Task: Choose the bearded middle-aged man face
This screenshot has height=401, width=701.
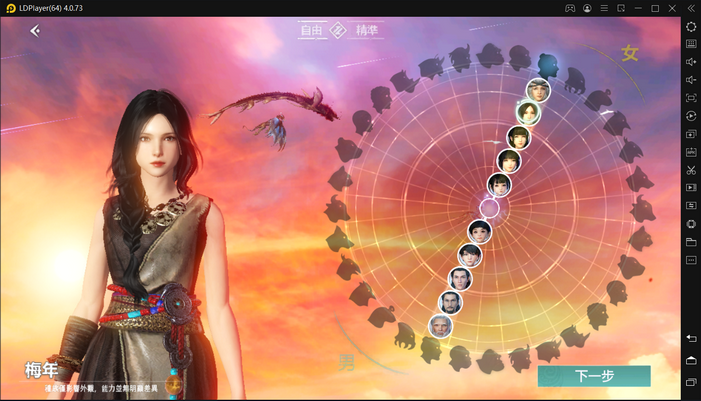Action: click(x=451, y=302)
